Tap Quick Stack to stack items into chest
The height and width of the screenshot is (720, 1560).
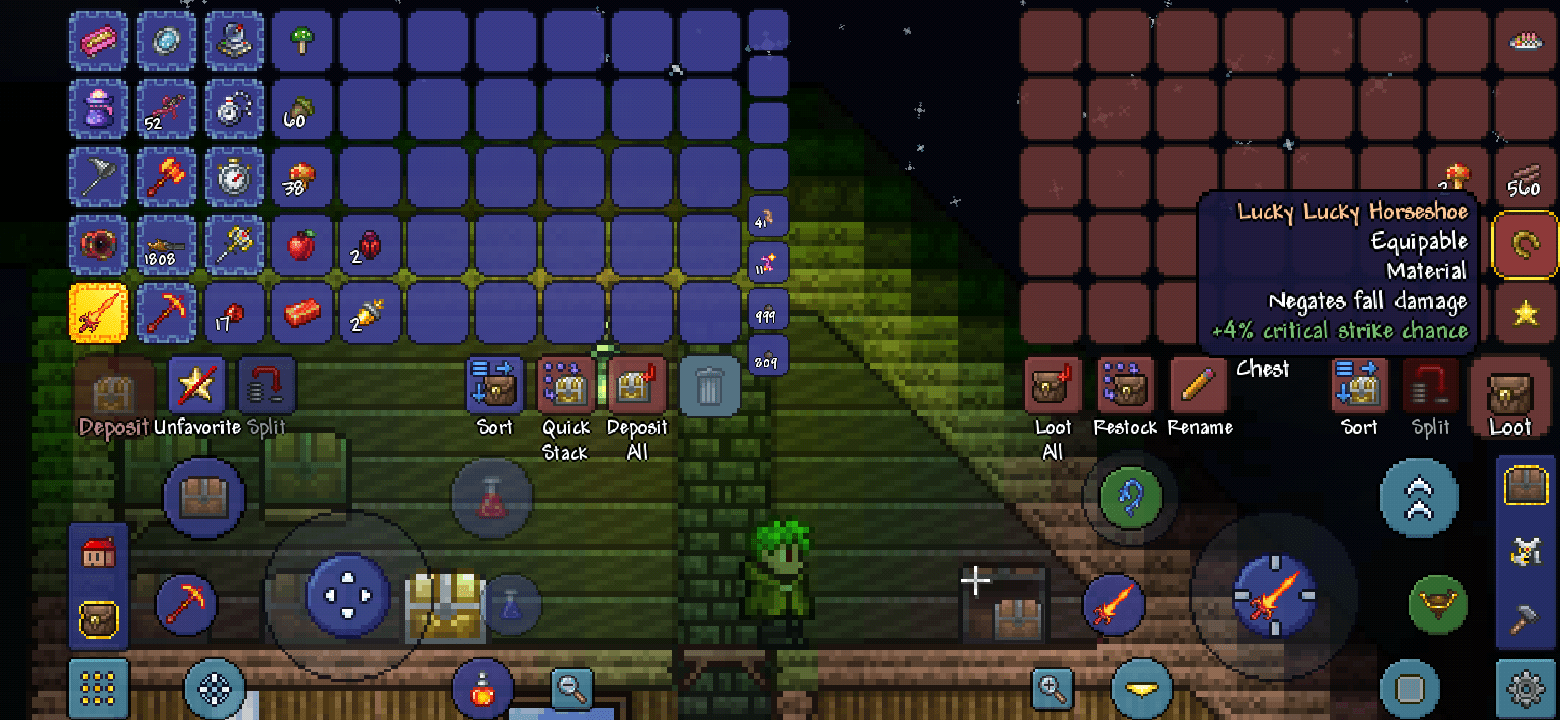564,383
